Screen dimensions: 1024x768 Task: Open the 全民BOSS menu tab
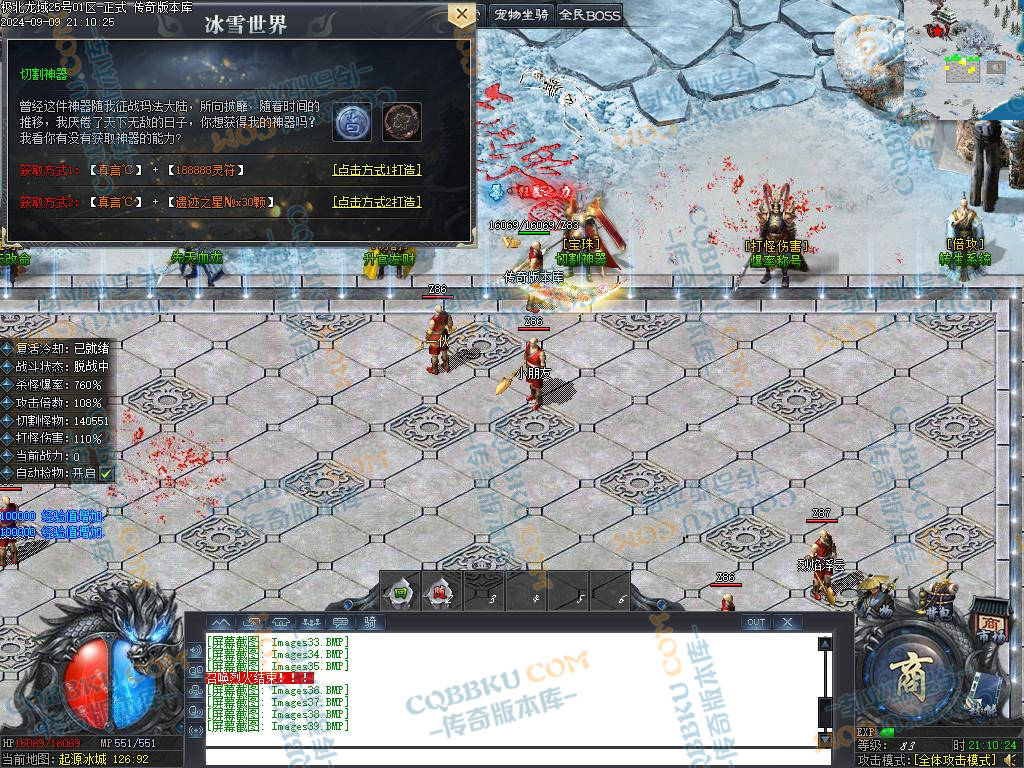(x=590, y=15)
